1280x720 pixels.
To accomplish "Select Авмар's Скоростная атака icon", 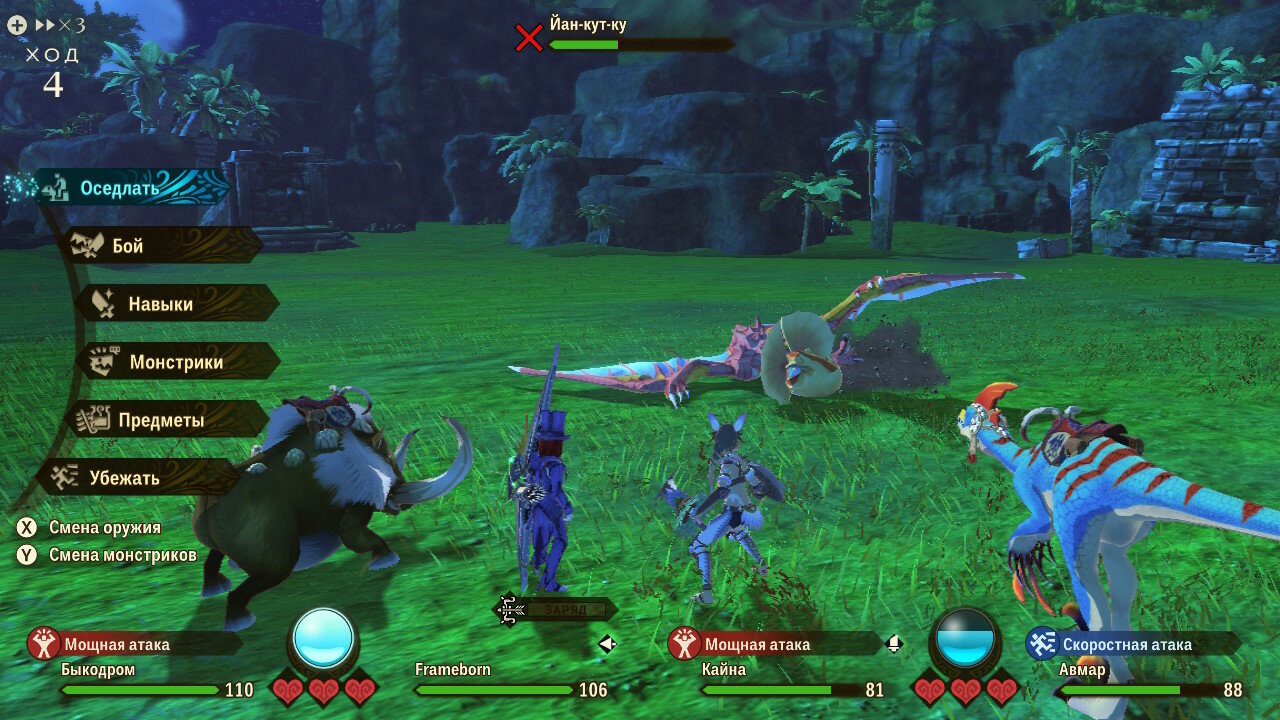I will [1042, 644].
